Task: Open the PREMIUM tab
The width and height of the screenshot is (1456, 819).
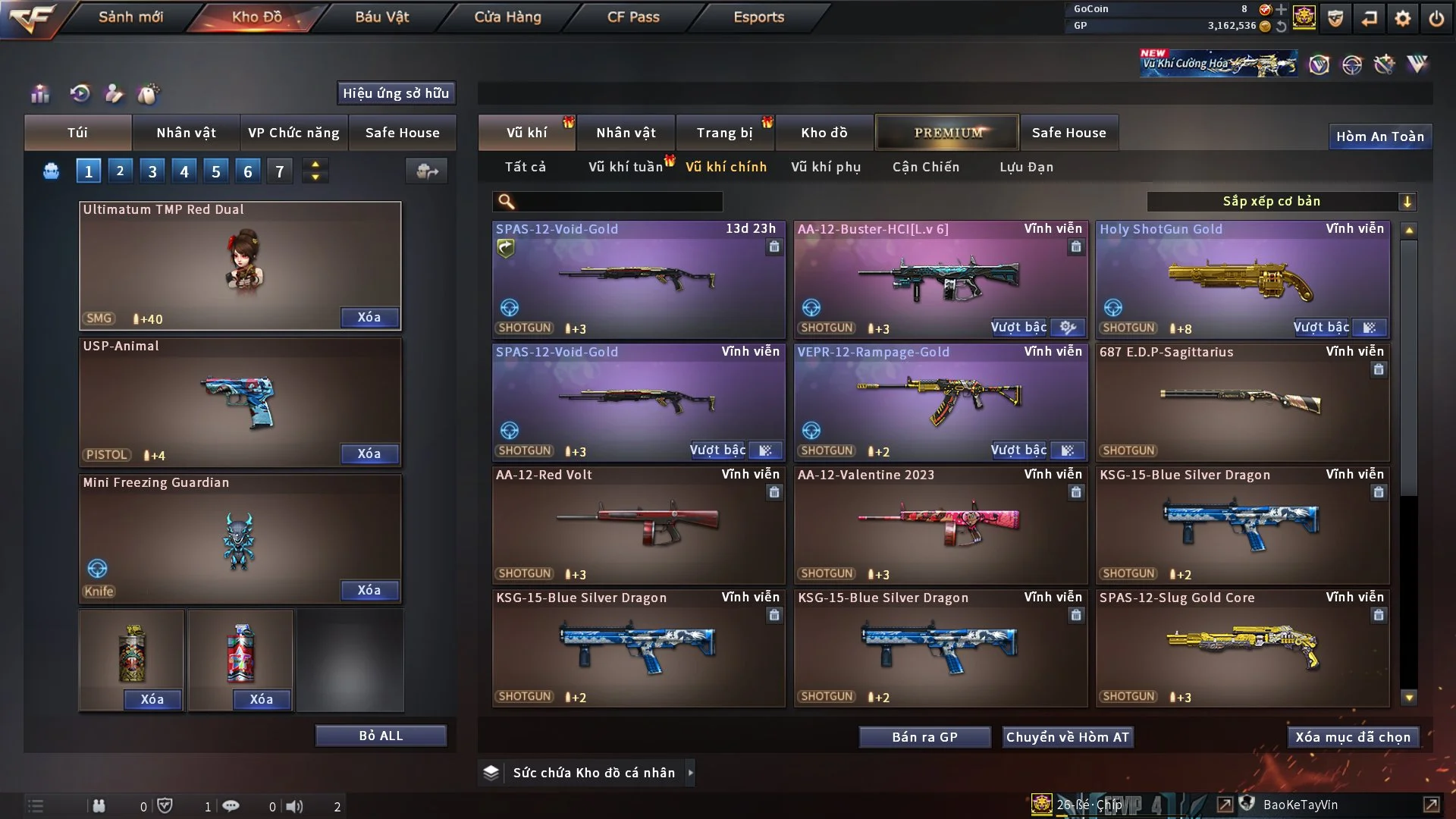Action: (947, 133)
